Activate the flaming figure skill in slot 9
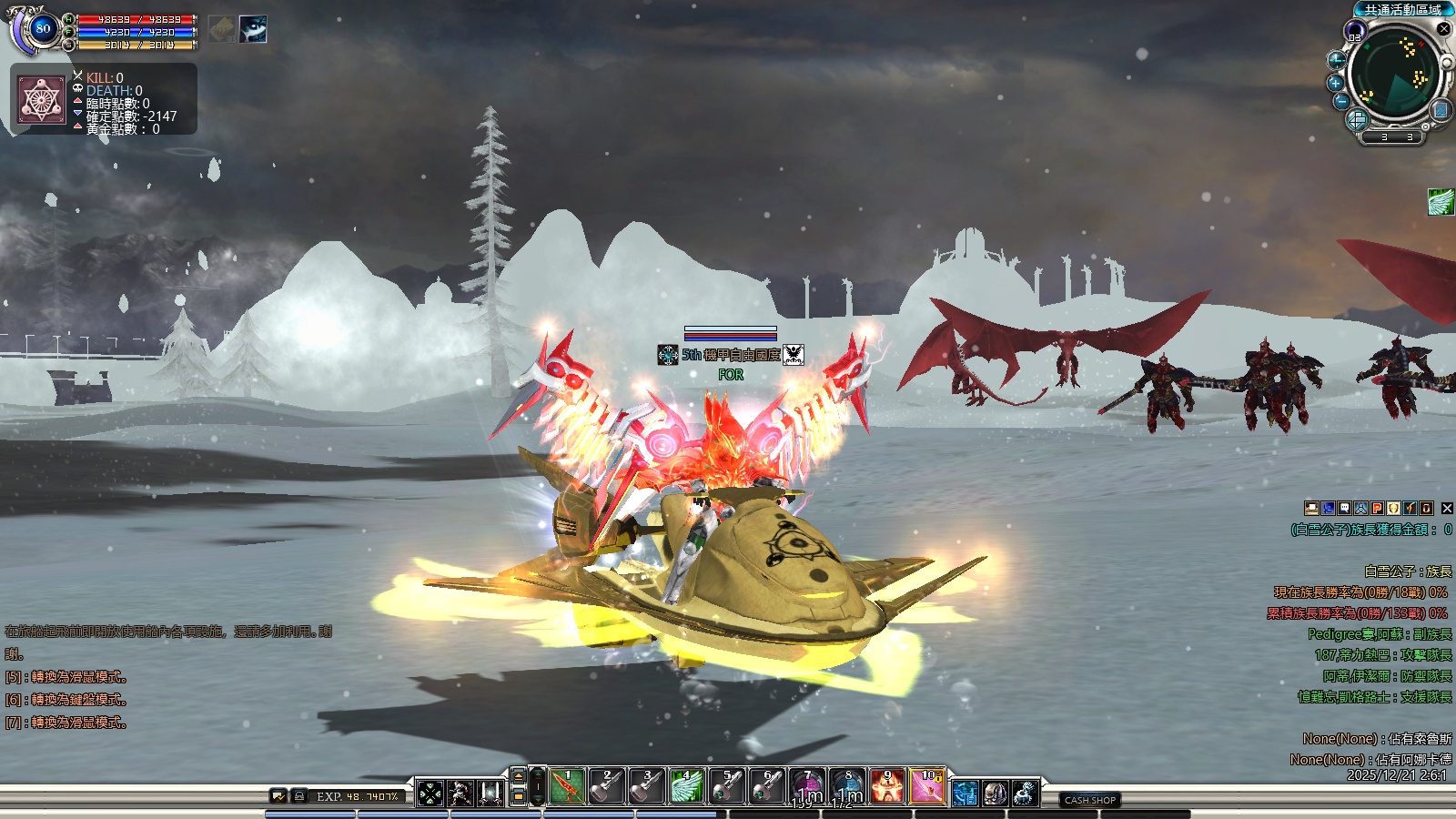This screenshot has width=1456, height=819. tap(887, 786)
